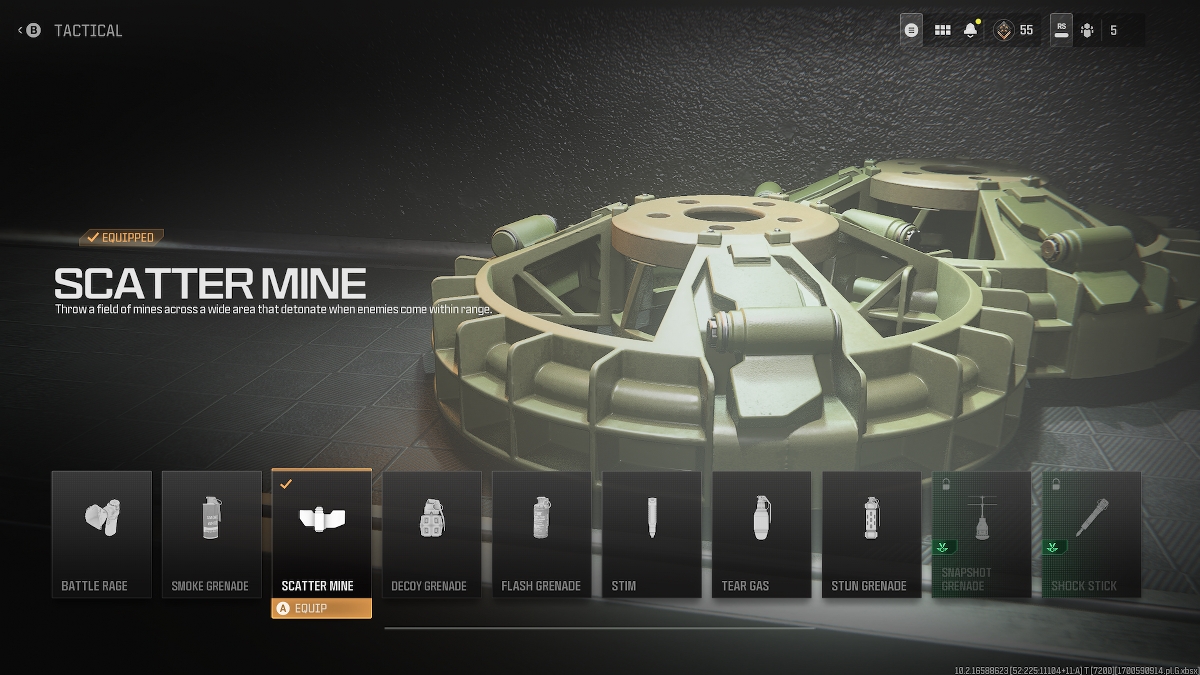The height and width of the screenshot is (675, 1200).
Task: Go back from the Tactical menu
Action: (32, 31)
